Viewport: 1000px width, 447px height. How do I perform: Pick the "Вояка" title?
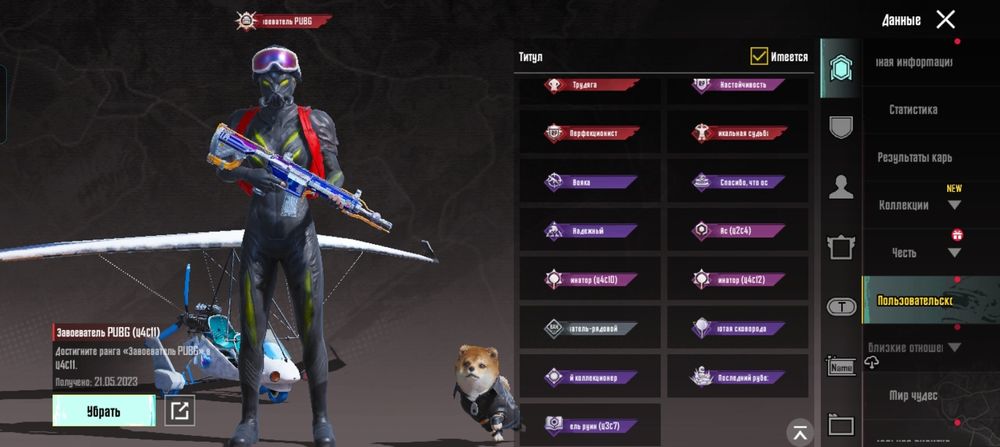point(590,182)
